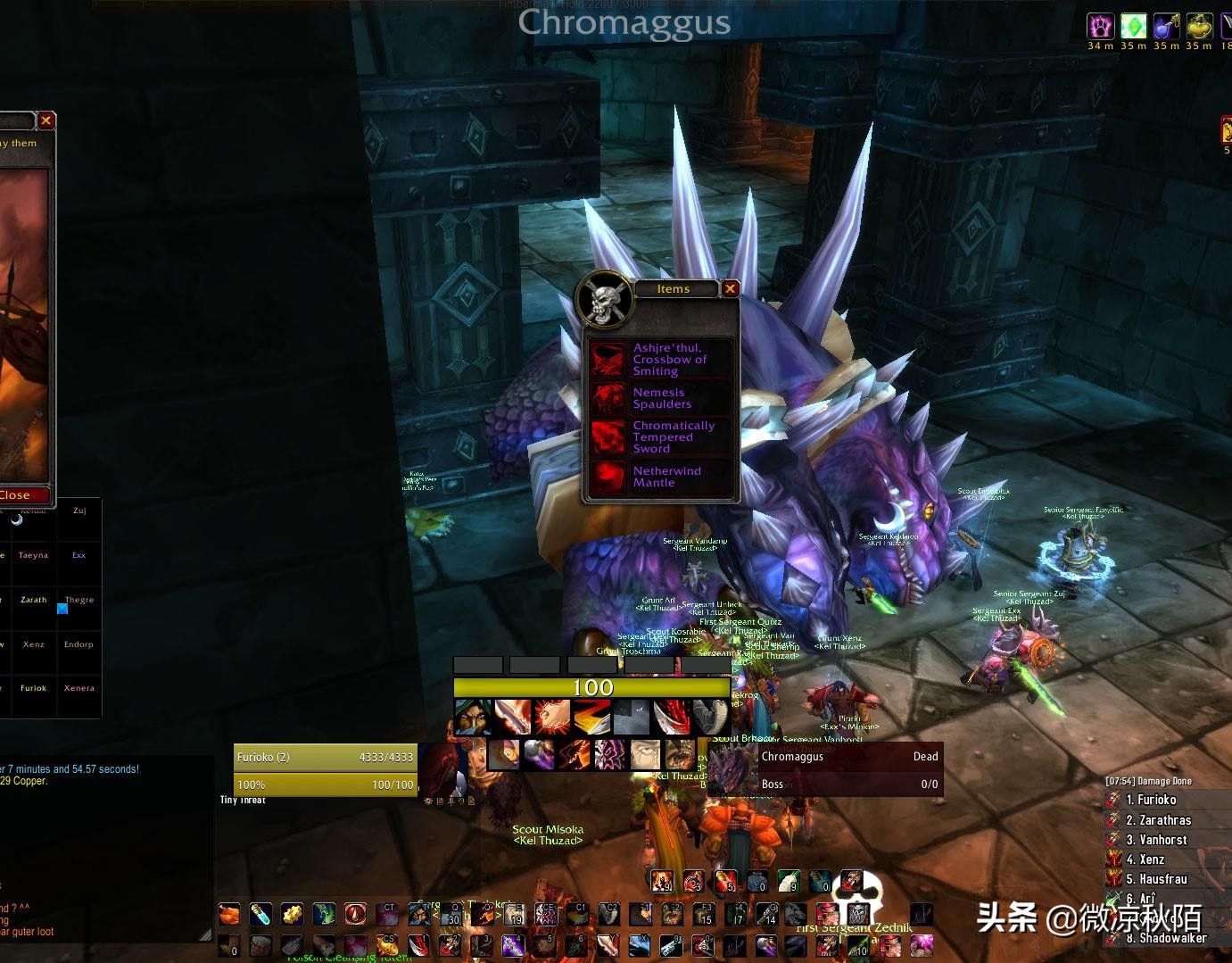The height and width of the screenshot is (963, 1232).
Task: Choose Thegre in the raid frames
Action: pyautogui.click(x=79, y=600)
